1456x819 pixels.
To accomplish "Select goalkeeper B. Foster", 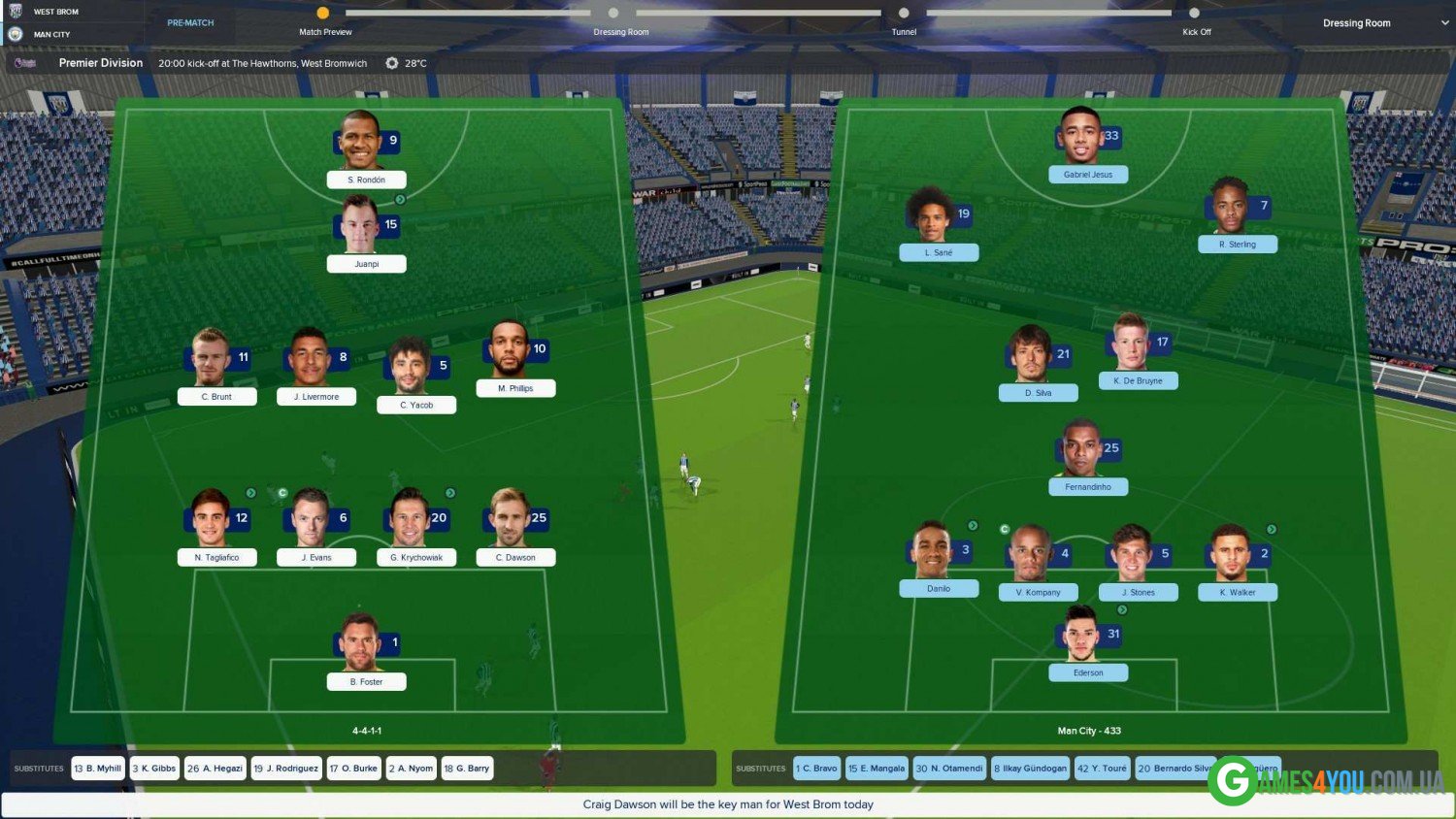I will (x=366, y=681).
